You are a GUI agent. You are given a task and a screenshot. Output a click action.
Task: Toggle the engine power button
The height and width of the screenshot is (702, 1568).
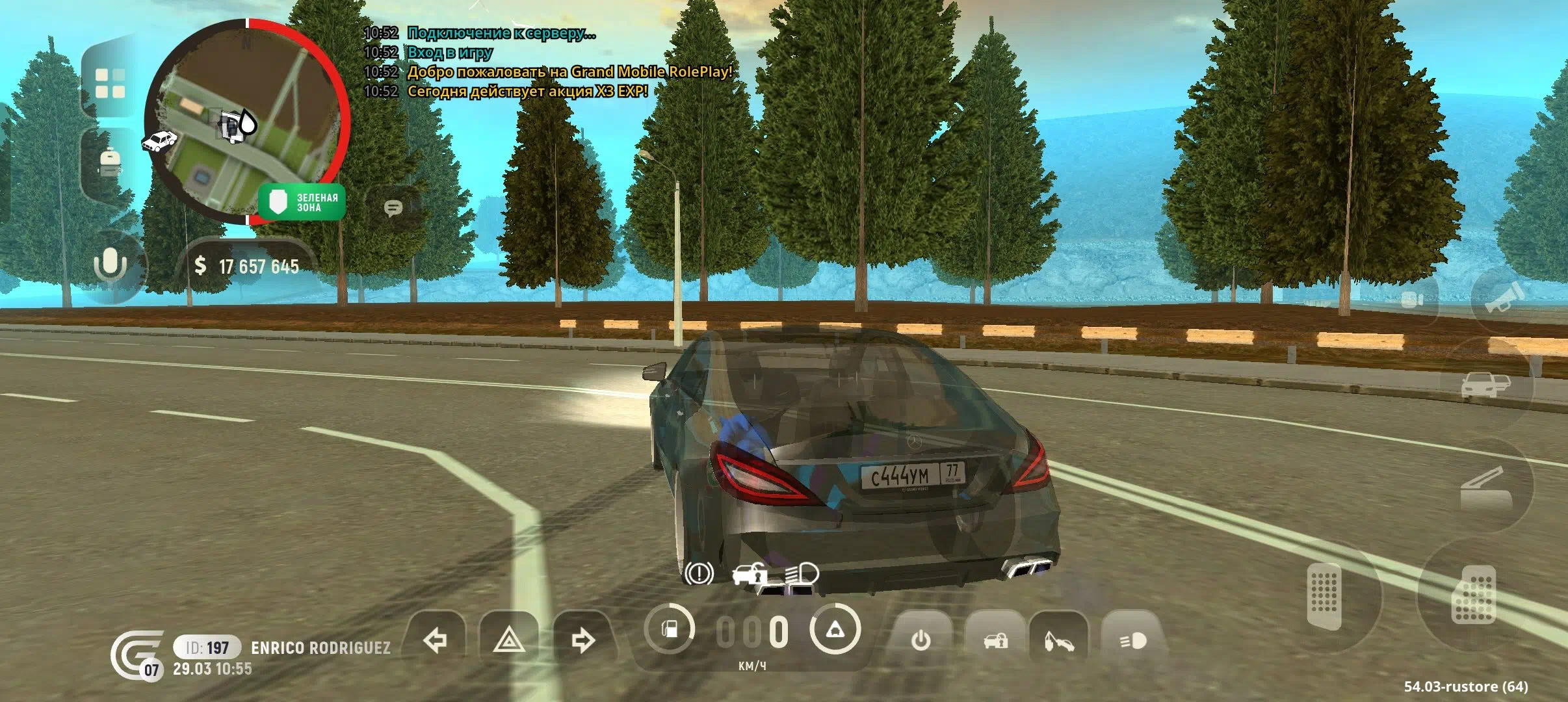coord(921,641)
